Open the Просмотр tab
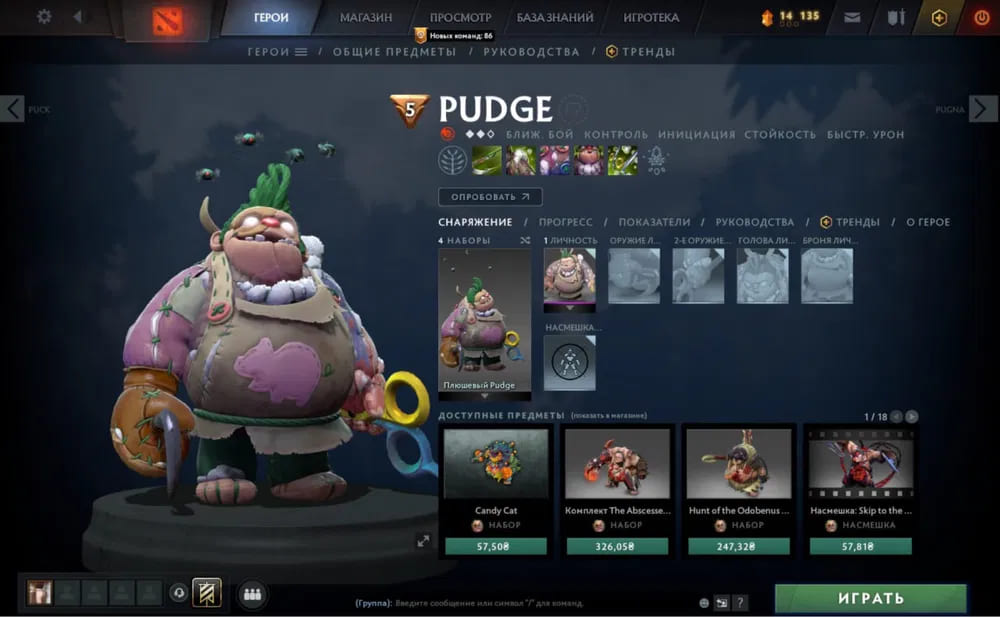 coord(460,17)
